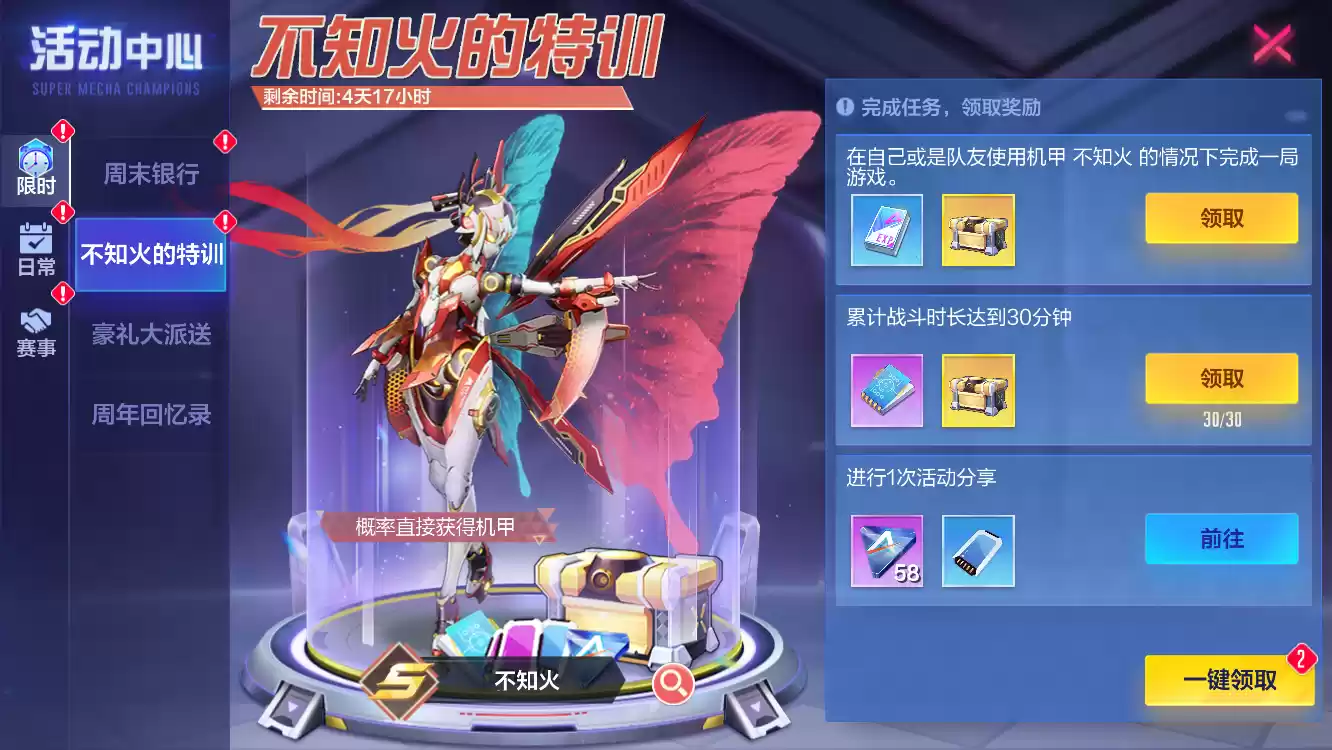
Task: Click the battery reward icon for sharing task
Action: (x=978, y=551)
